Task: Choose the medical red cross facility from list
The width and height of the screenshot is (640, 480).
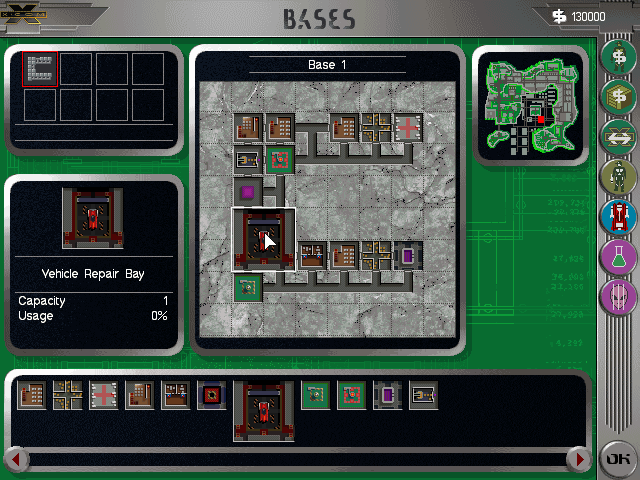Action: (104, 396)
